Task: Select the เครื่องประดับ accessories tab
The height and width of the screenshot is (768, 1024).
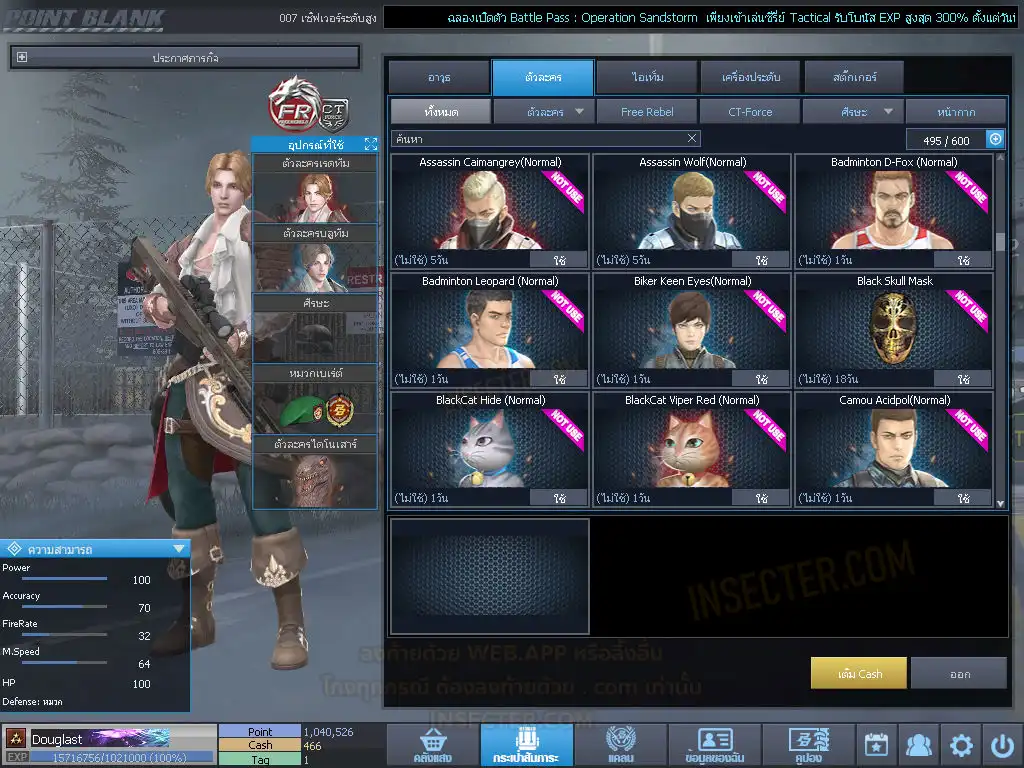Action: click(x=749, y=77)
